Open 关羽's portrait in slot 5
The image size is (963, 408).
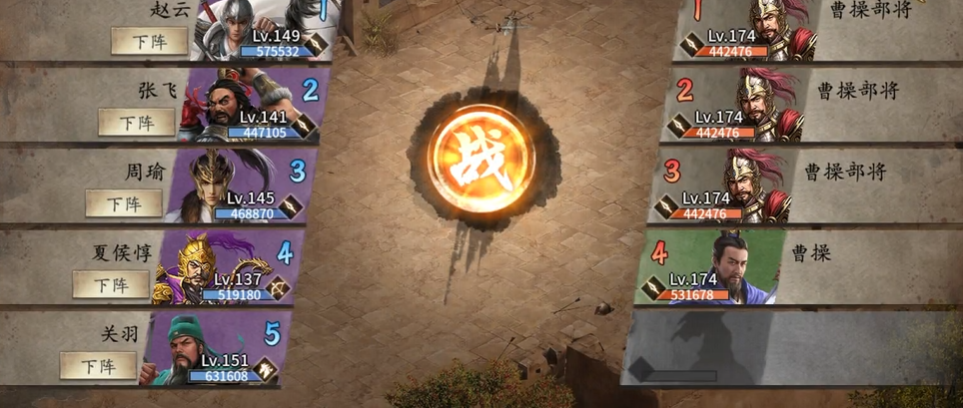click(x=212, y=349)
